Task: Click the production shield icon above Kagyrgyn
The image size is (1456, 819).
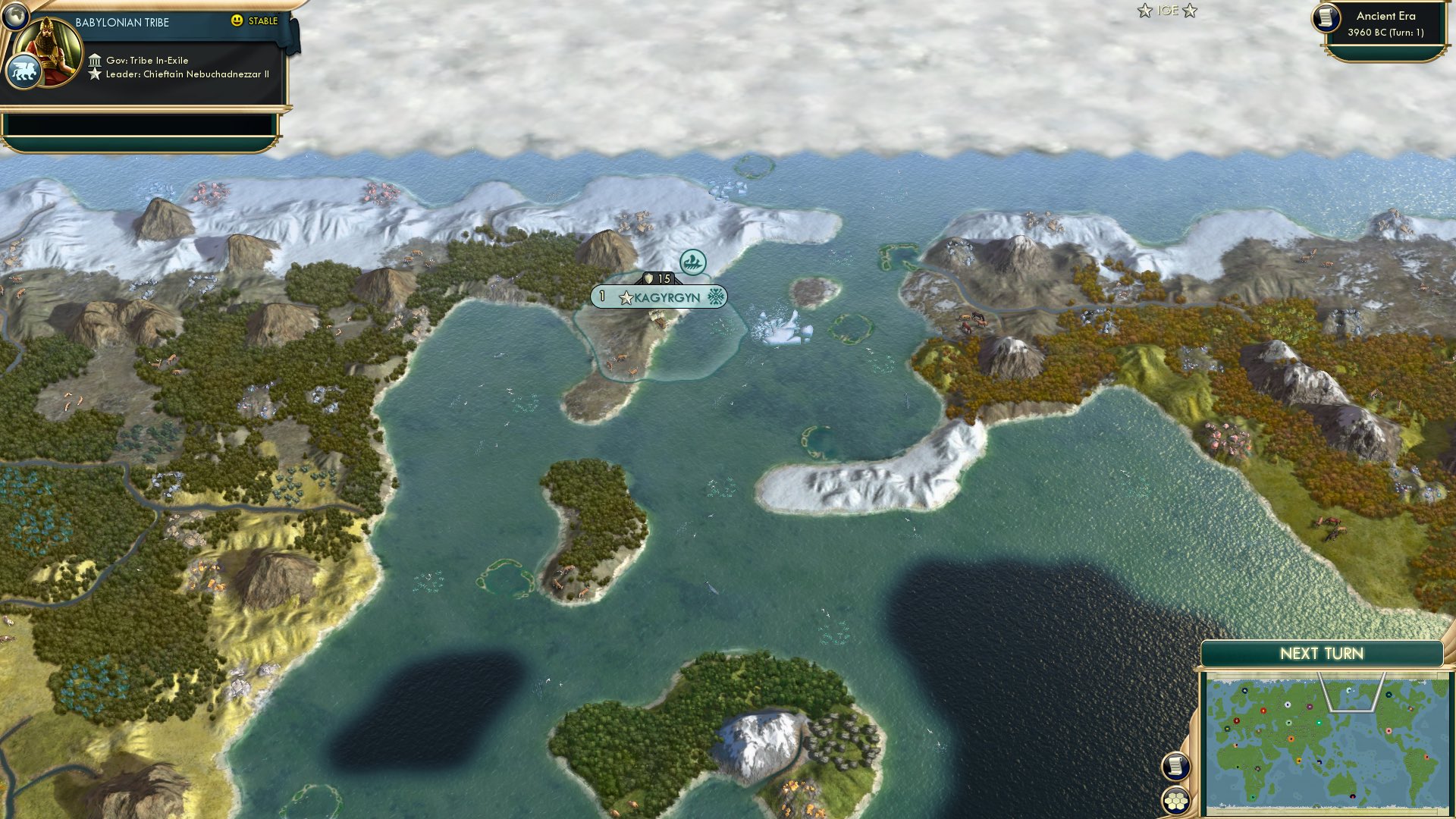Action: pyautogui.click(x=648, y=278)
